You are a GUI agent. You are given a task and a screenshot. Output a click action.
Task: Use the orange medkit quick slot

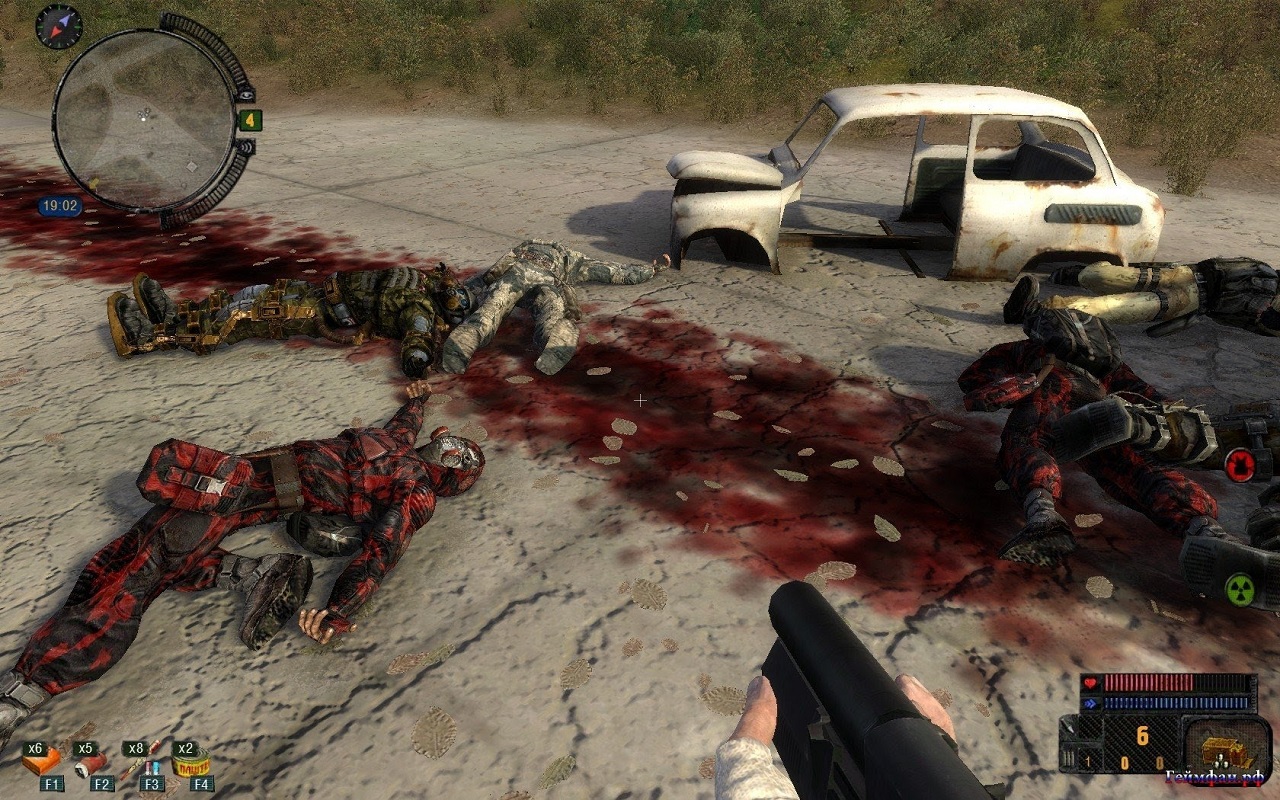[41, 765]
